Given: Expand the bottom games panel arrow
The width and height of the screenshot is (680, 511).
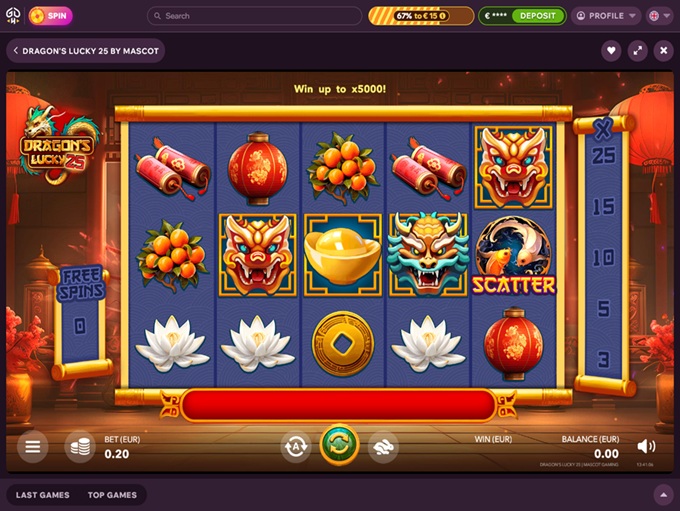Looking at the screenshot, I should tap(662, 495).
